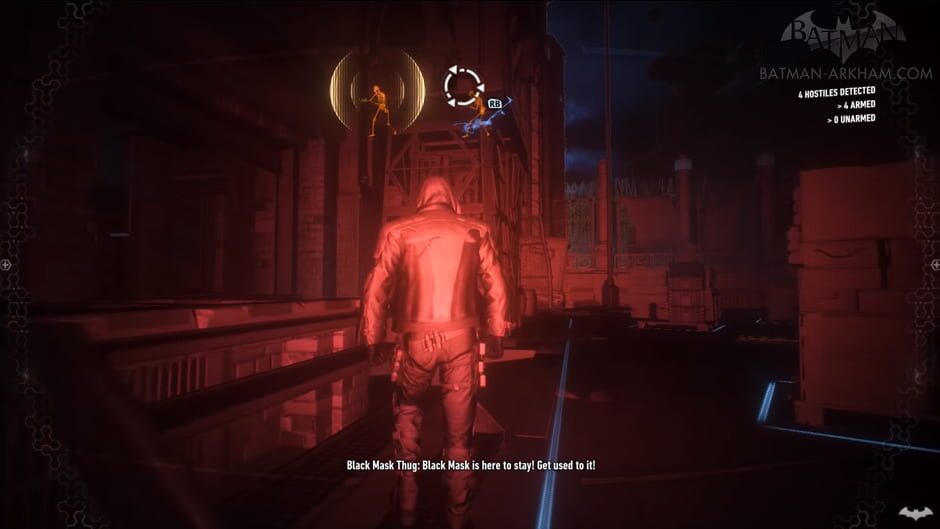Select the yellow ringed enemy marker
940x529 pixels.
click(x=377, y=91)
